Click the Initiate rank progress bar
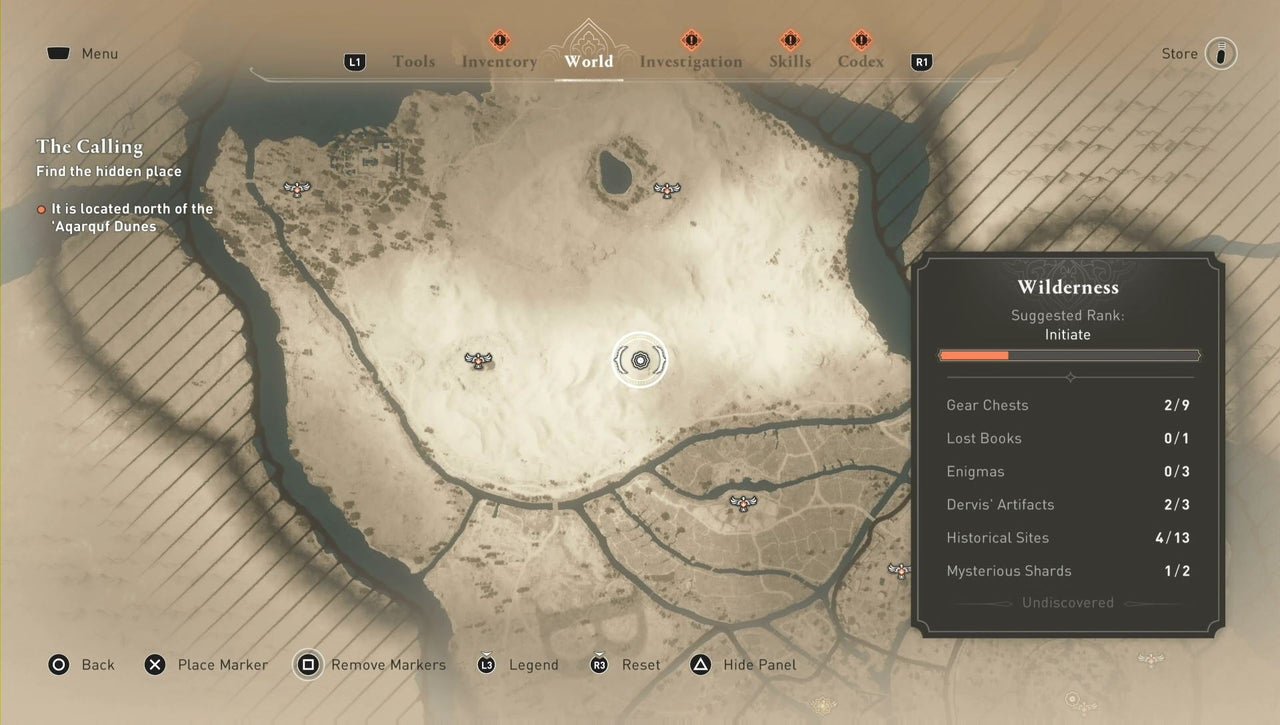 tap(1068, 355)
